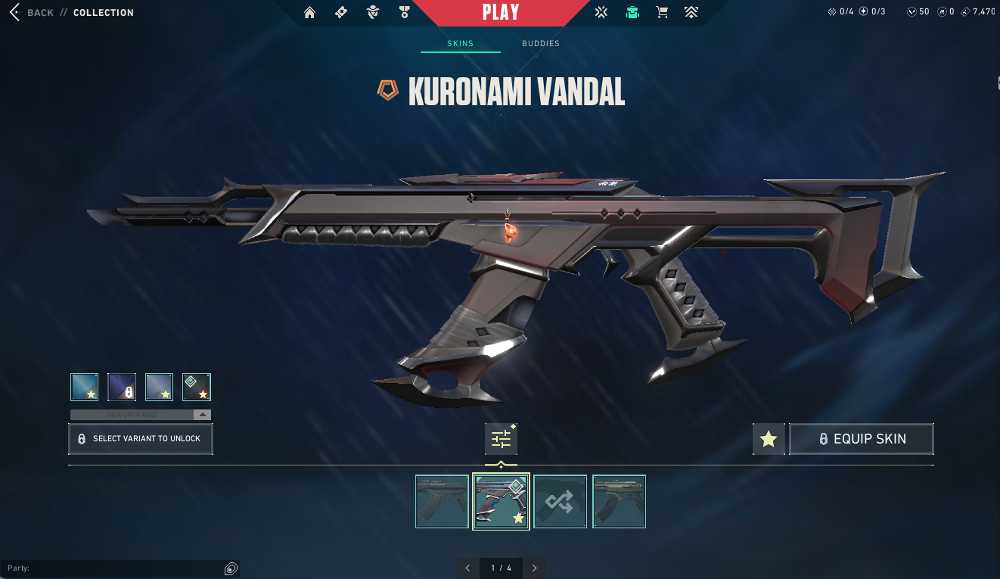Click Select Variant to Unlock button
Viewport: 1000px width, 579px height.
[140, 439]
